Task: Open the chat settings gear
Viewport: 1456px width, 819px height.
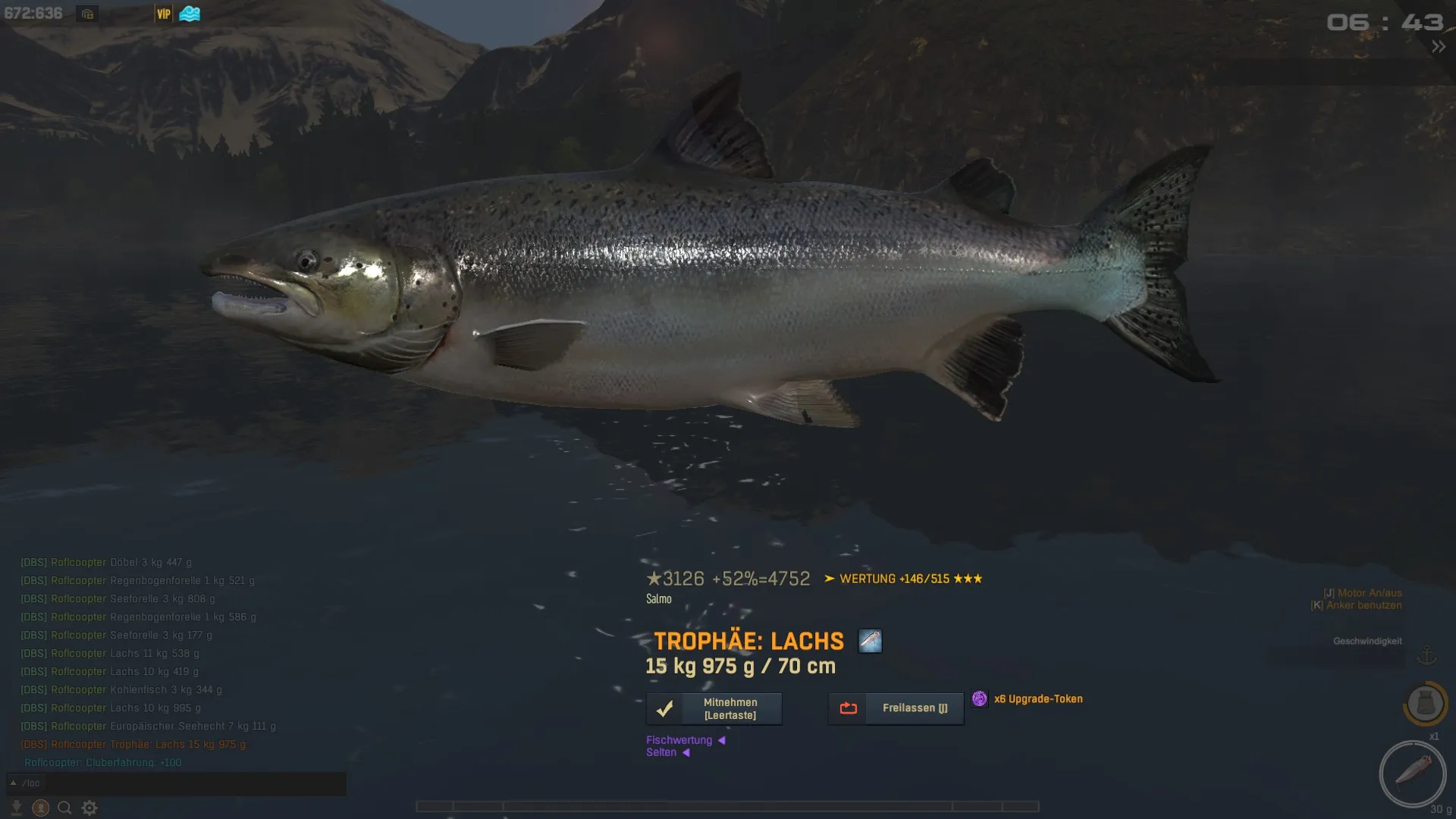Action: pyautogui.click(x=89, y=808)
